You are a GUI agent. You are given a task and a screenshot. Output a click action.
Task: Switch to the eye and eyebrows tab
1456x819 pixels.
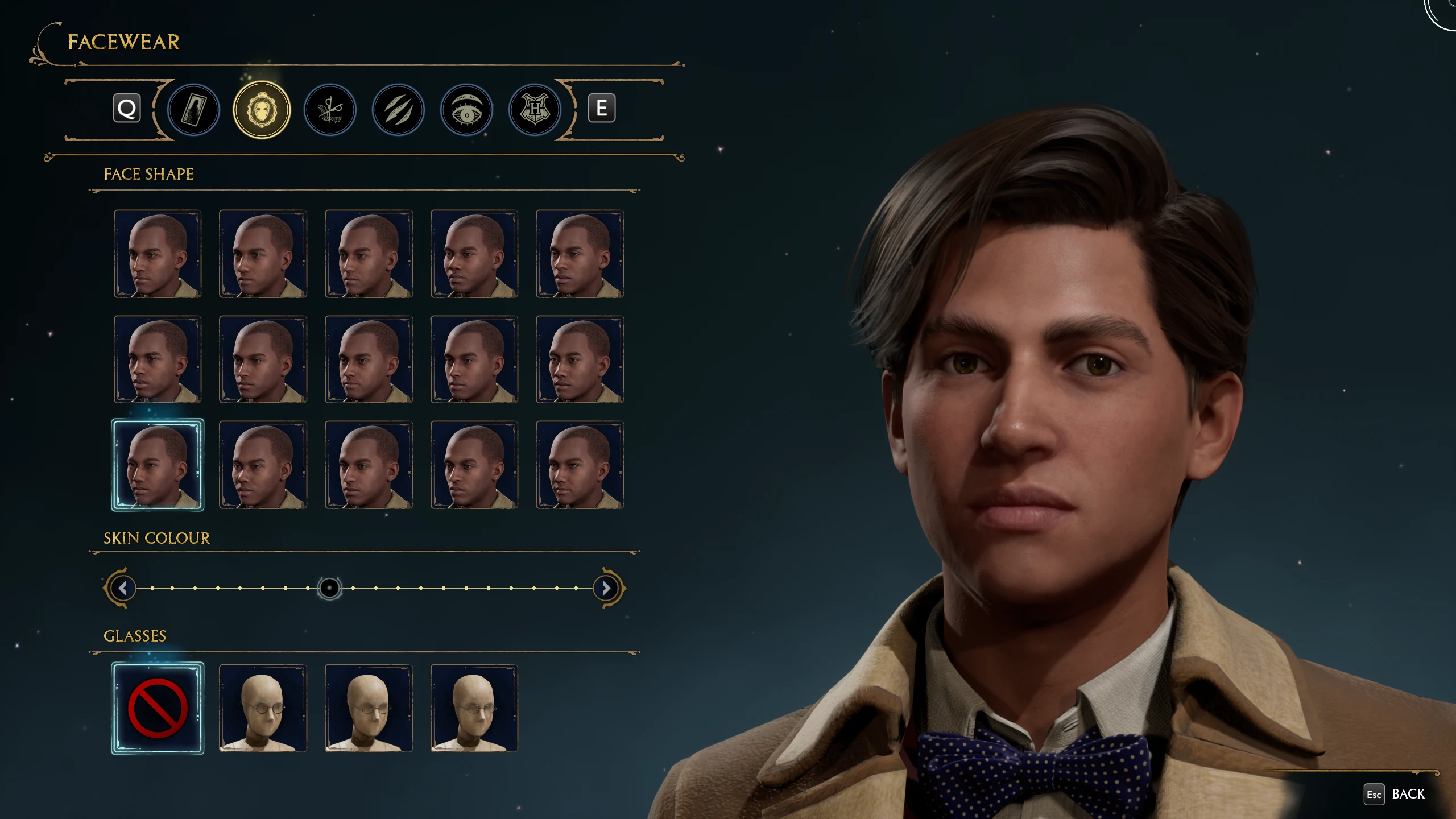pyautogui.click(x=466, y=110)
